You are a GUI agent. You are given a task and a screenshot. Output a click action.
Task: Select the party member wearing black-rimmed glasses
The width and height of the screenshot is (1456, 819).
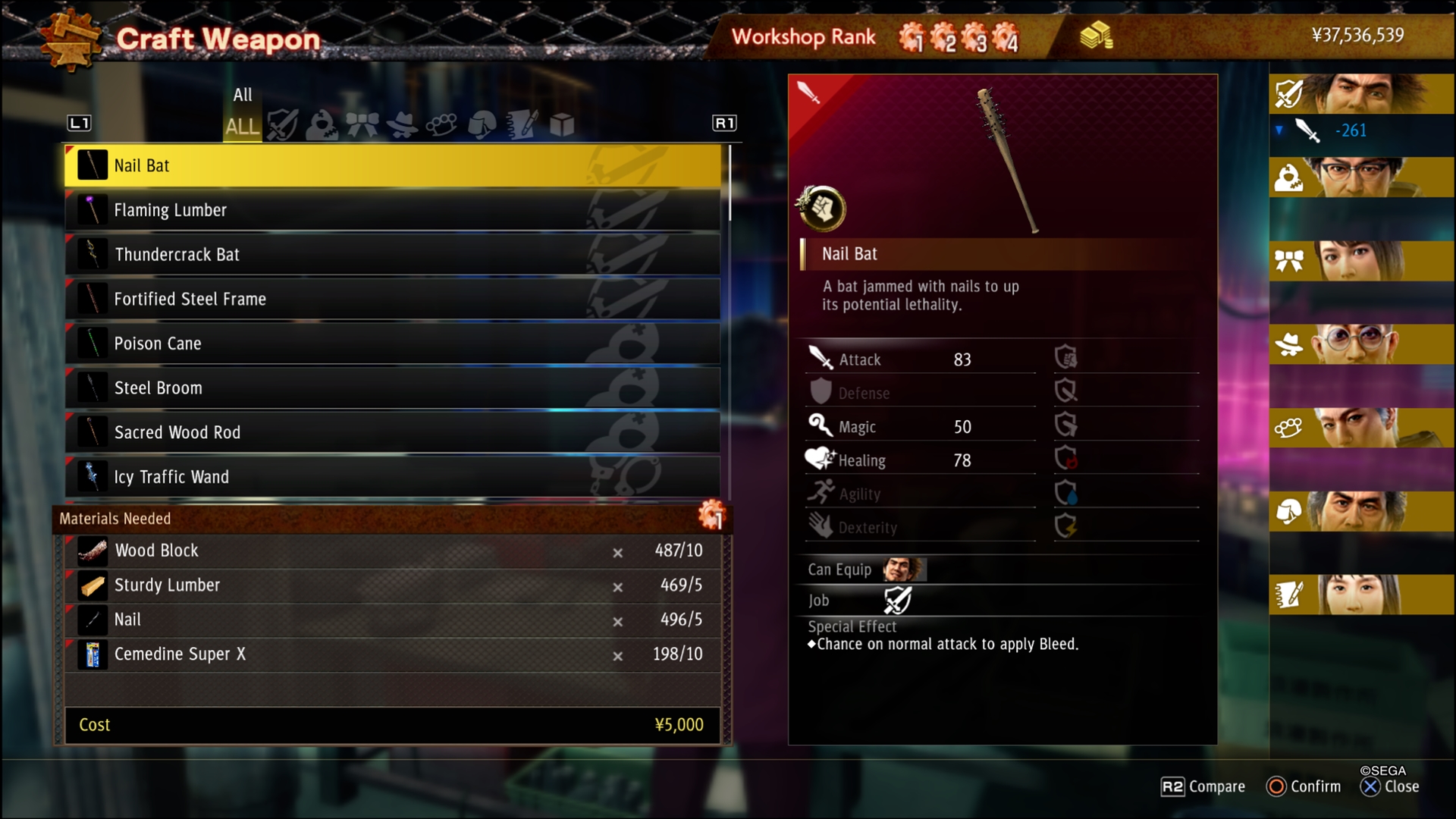(x=1361, y=177)
